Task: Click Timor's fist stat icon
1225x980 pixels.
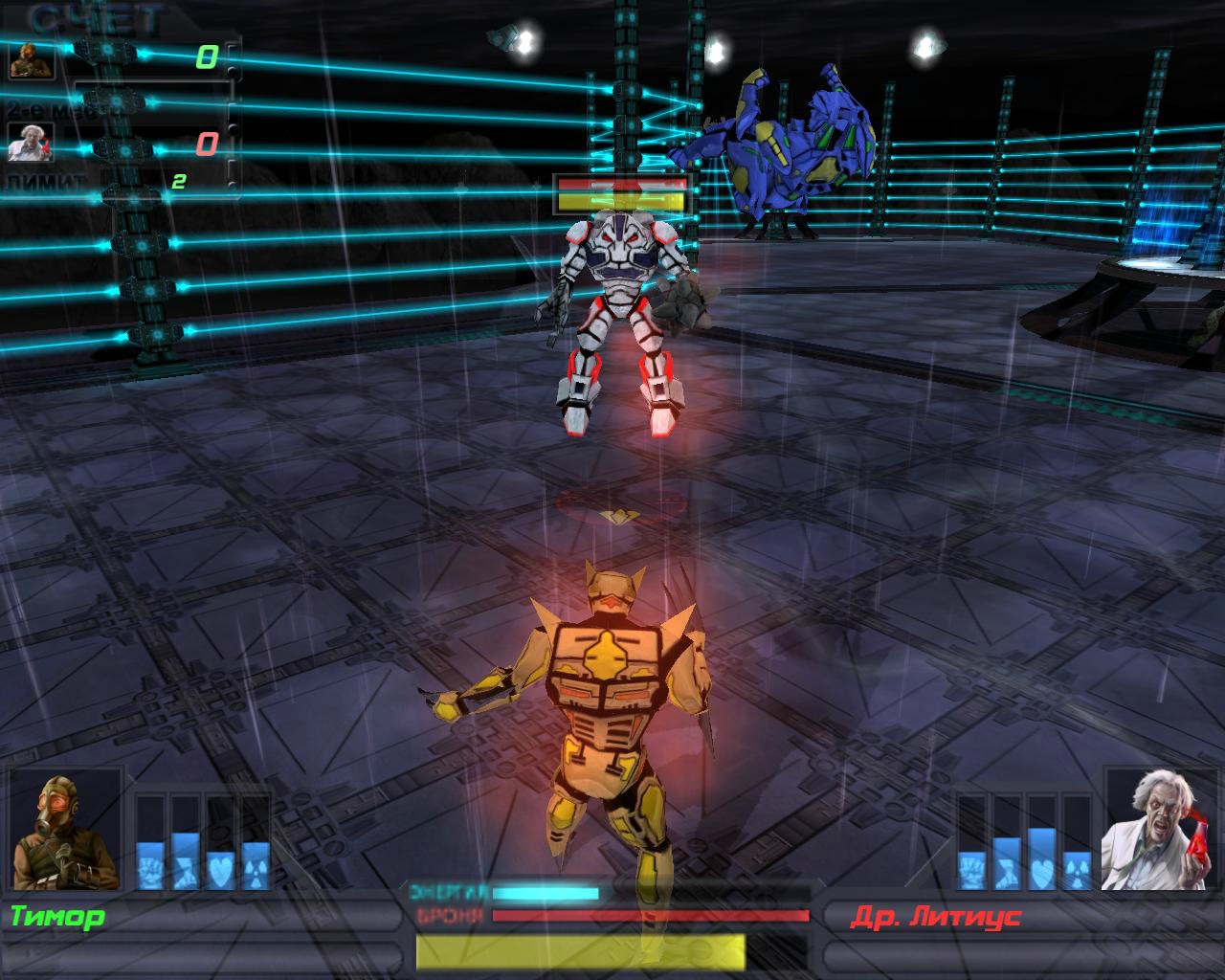Action: click(151, 870)
